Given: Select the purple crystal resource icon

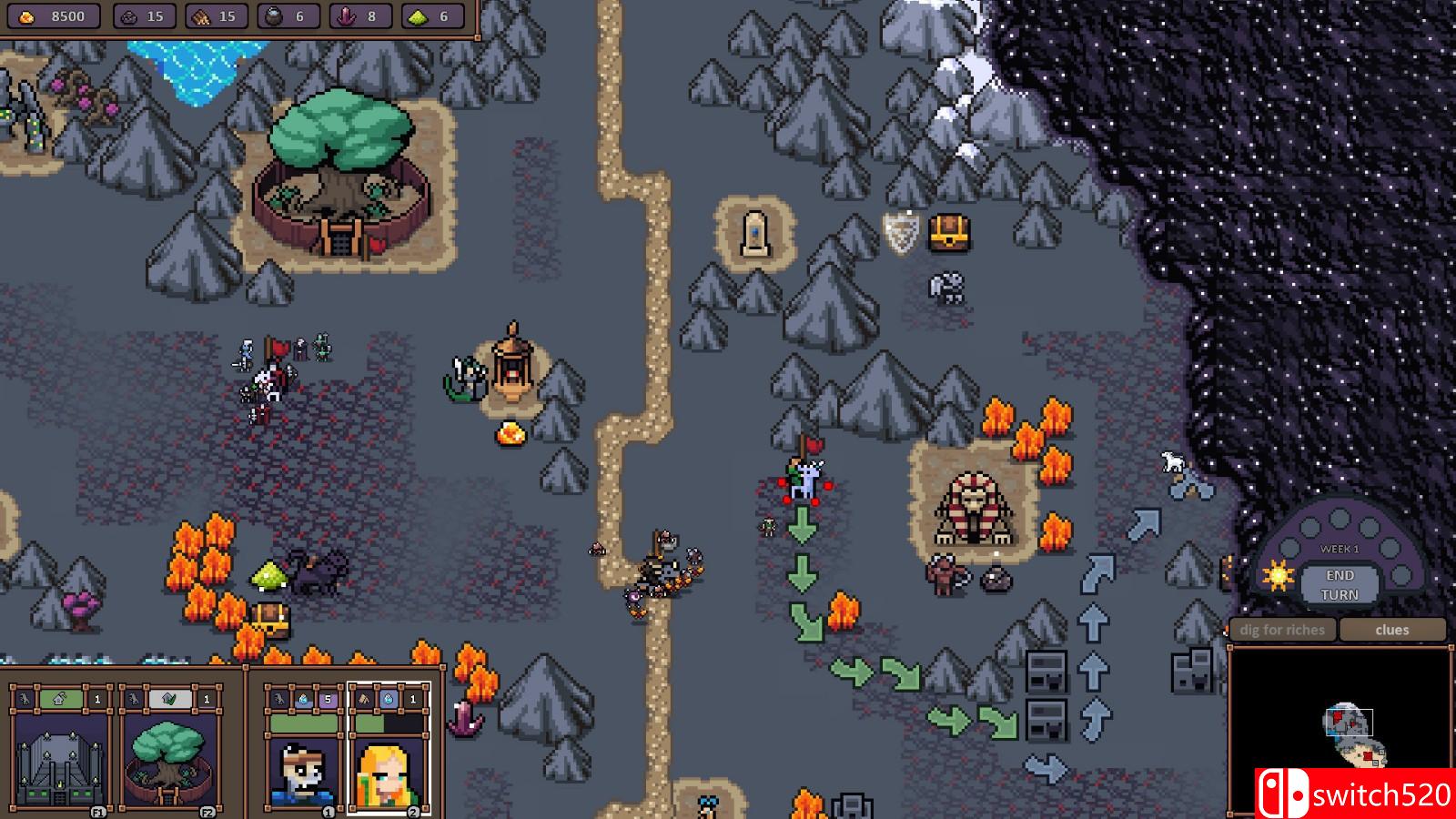Looking at the screenshot, I should point(347,17).
